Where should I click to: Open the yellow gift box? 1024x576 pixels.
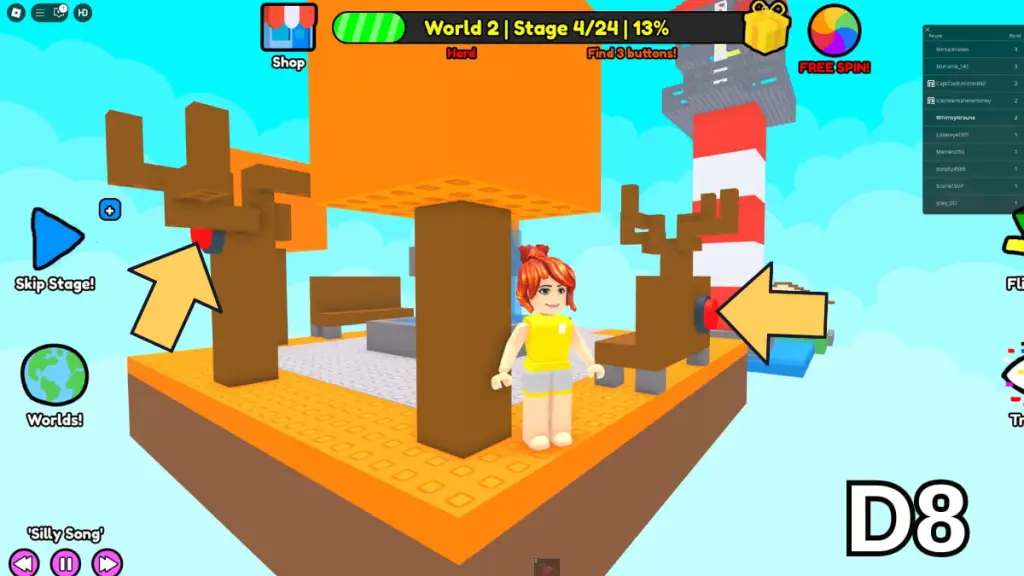click(767, 28)
